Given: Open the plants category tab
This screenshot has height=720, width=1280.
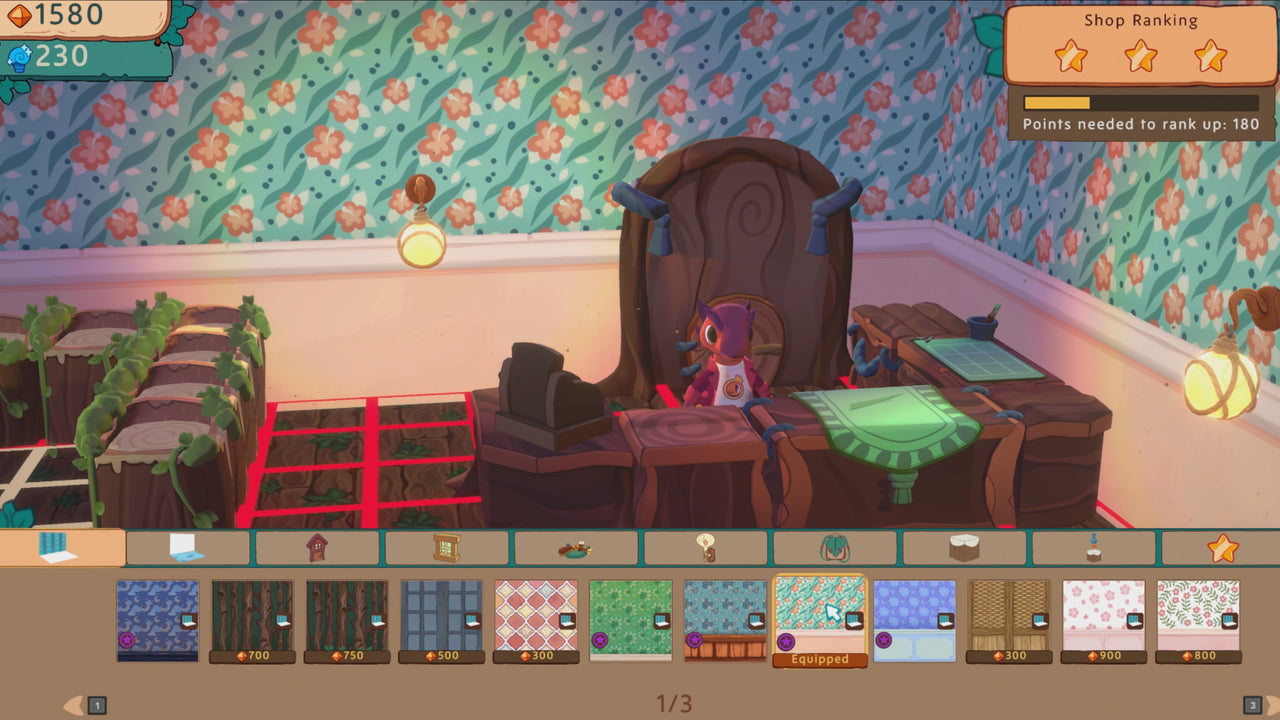Looking at the screenshot, I should tap(835, 549).
